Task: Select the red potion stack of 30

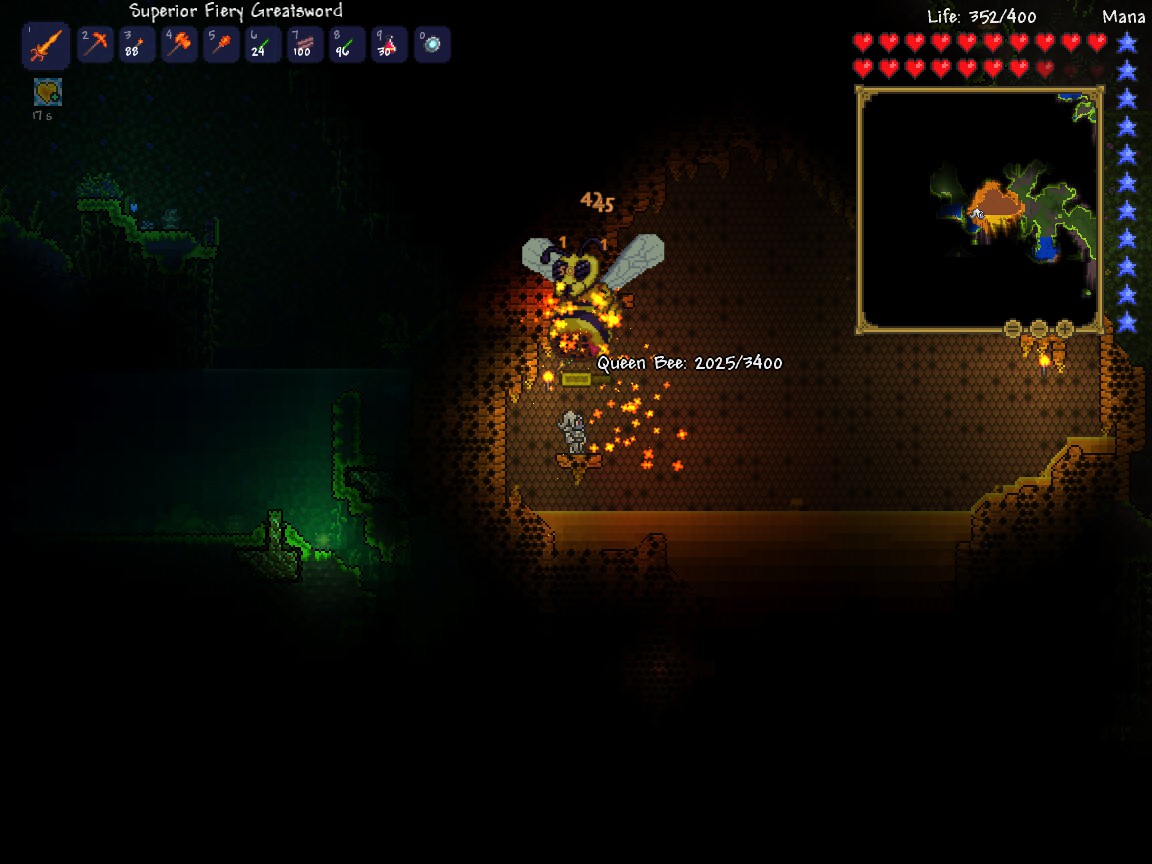Action: [x=389, y=45]
